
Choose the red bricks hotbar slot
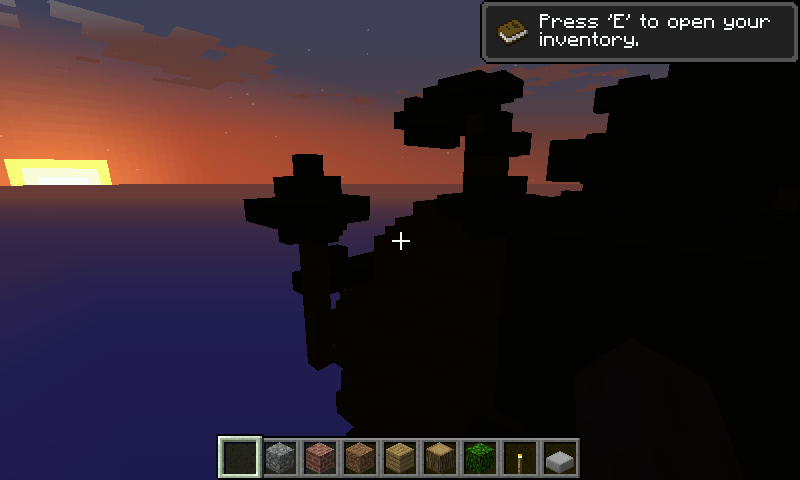[320, 458]
